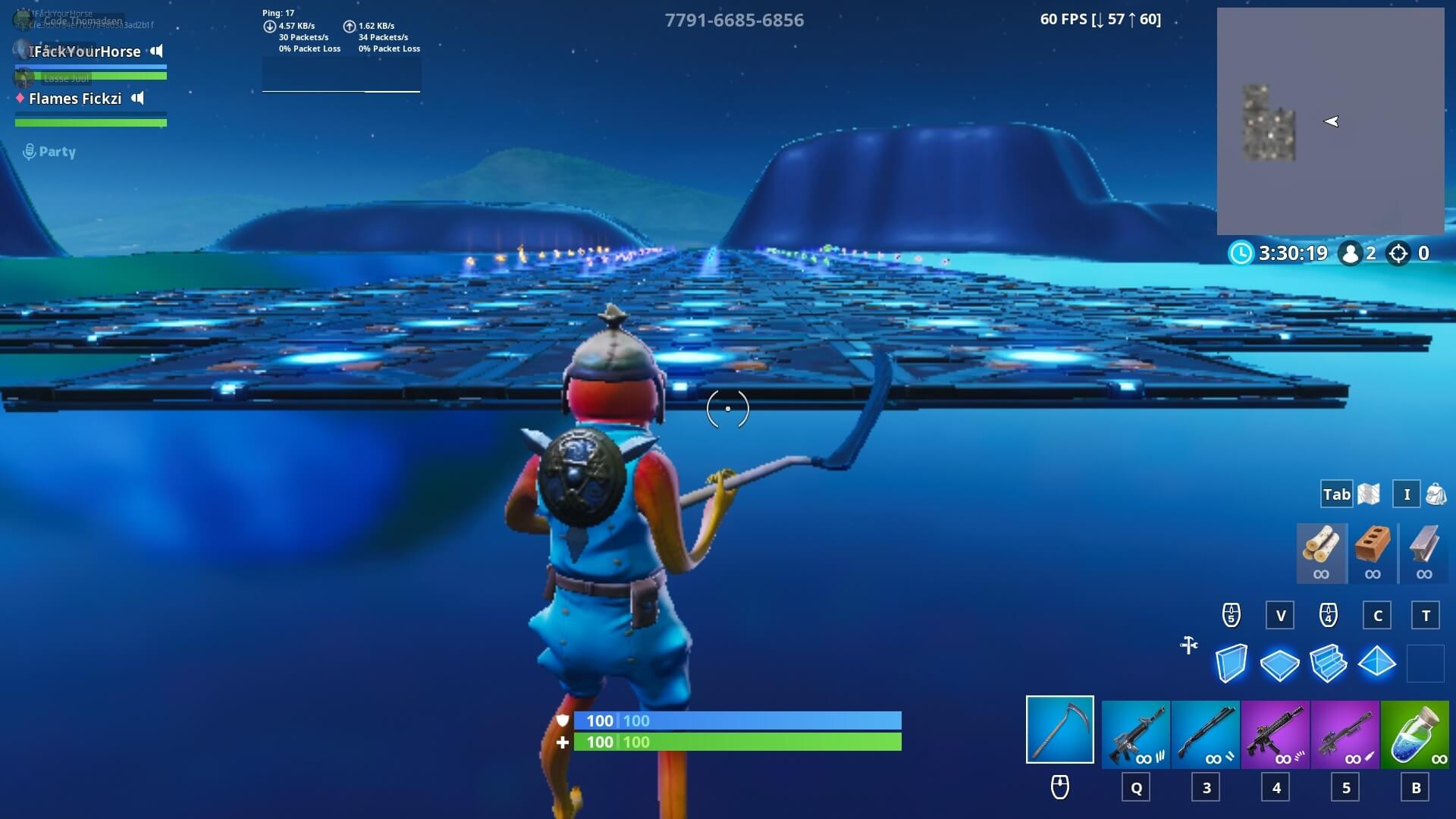Image resolution: width=1456 pixels, height=819 pixels.
Task: Mute Flames Fickzi's voice chat speaker
Action: [137, 98]
